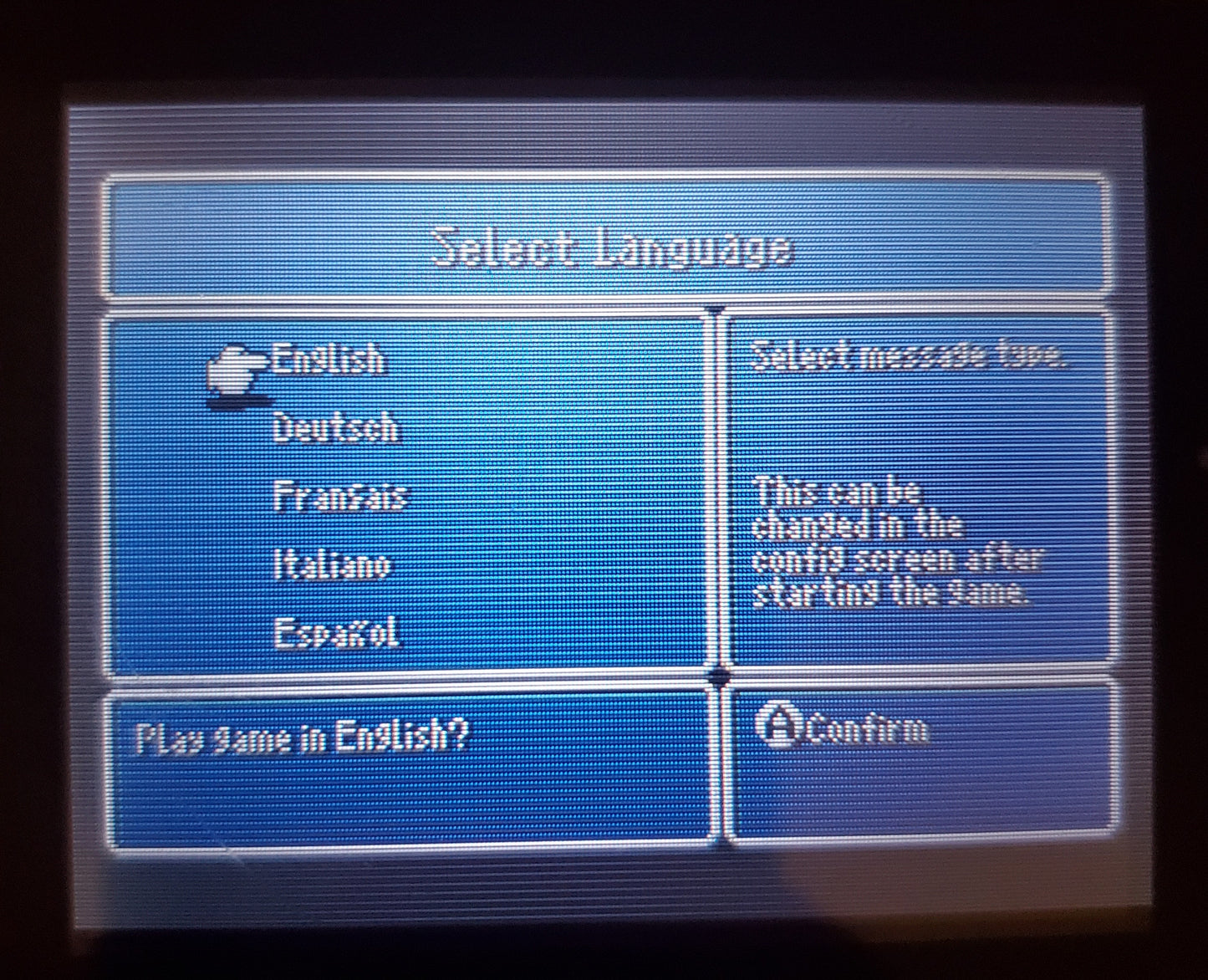Select the Italiano language entry
Image resolution: width=1208 pixels, height=980 pixels.
(x=332, y=565)
